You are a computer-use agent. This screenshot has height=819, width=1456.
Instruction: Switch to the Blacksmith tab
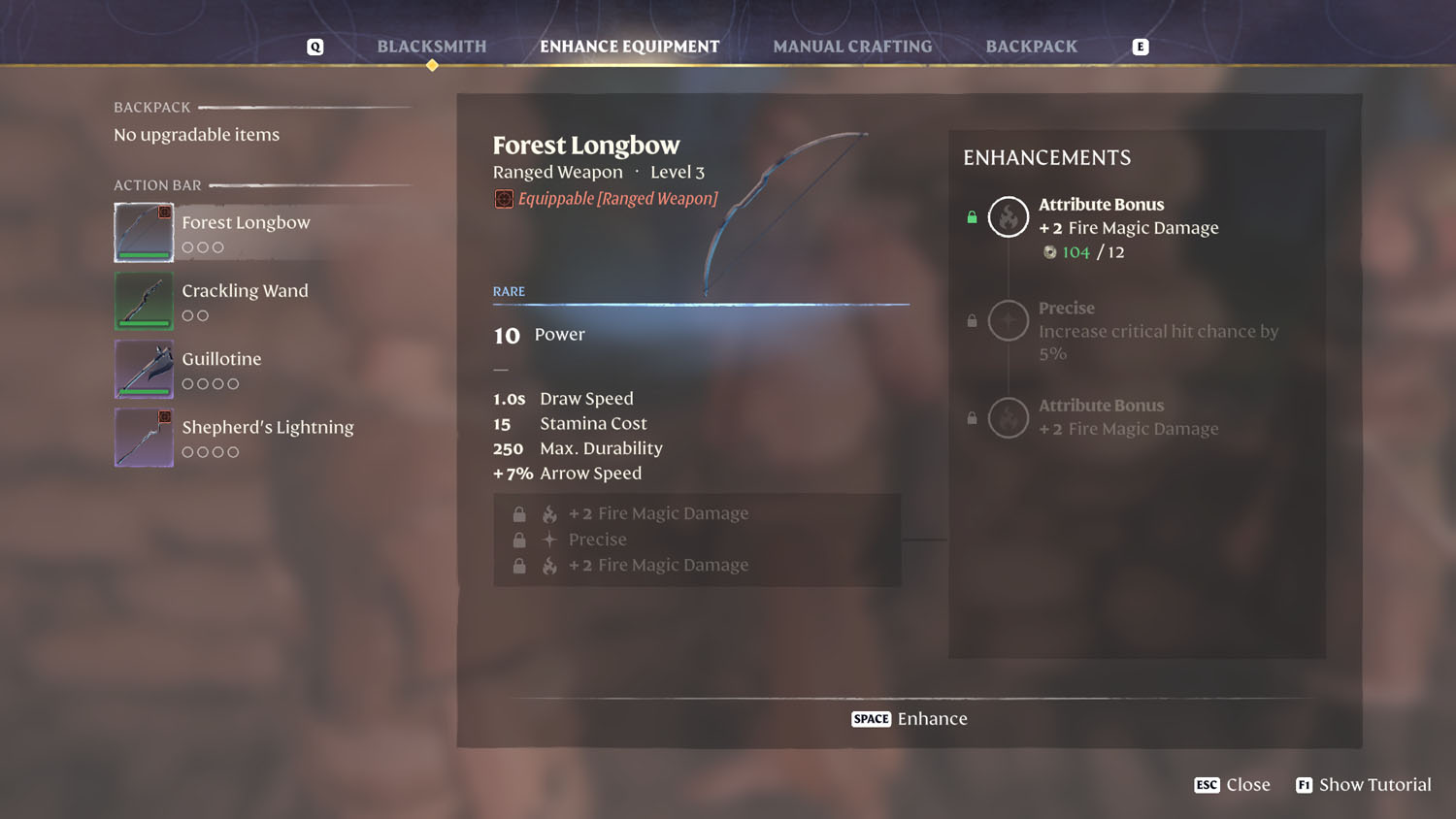[x=432, y=47]
